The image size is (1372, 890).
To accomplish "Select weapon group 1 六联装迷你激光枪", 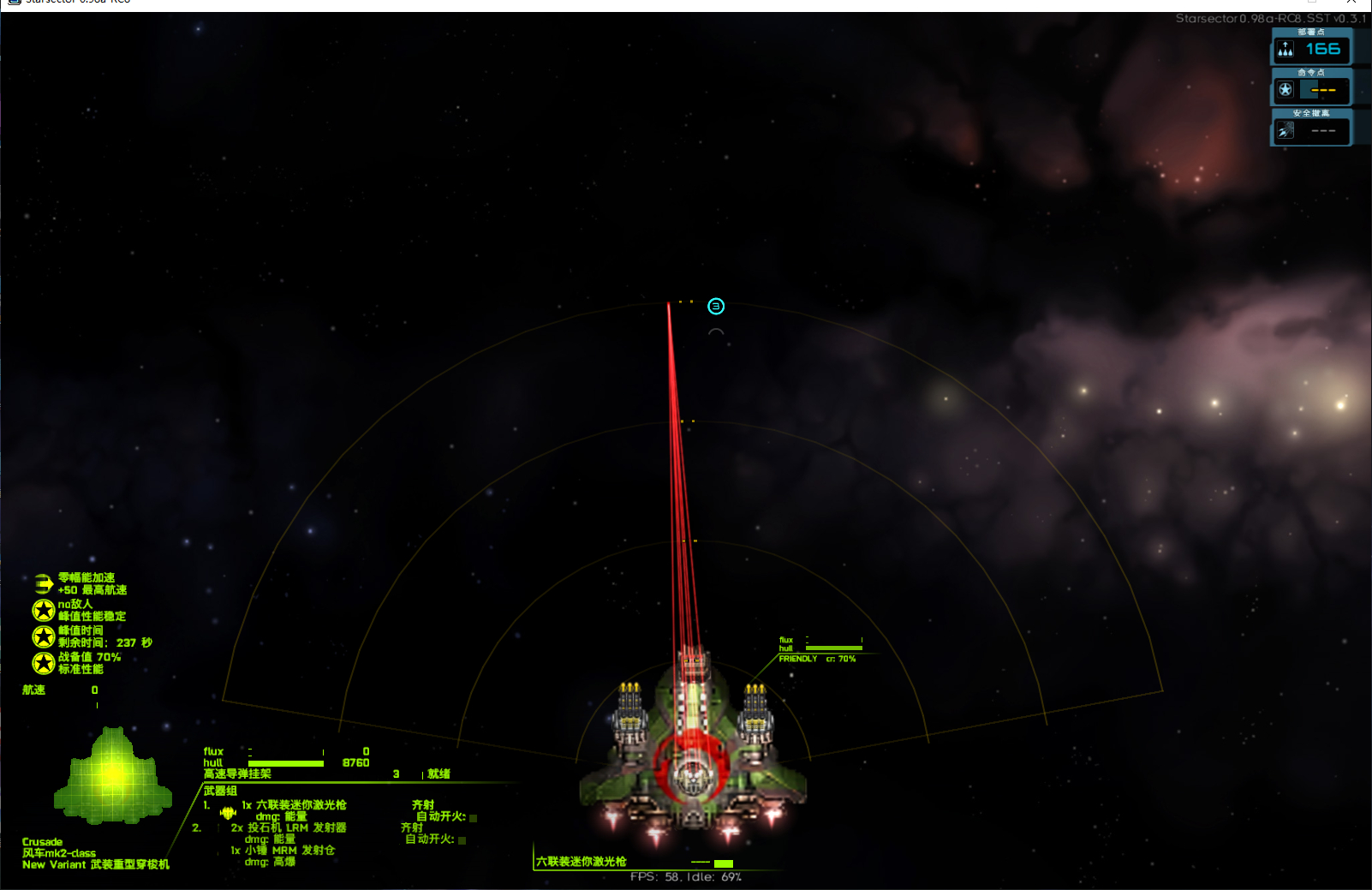I will pos(301,805).
